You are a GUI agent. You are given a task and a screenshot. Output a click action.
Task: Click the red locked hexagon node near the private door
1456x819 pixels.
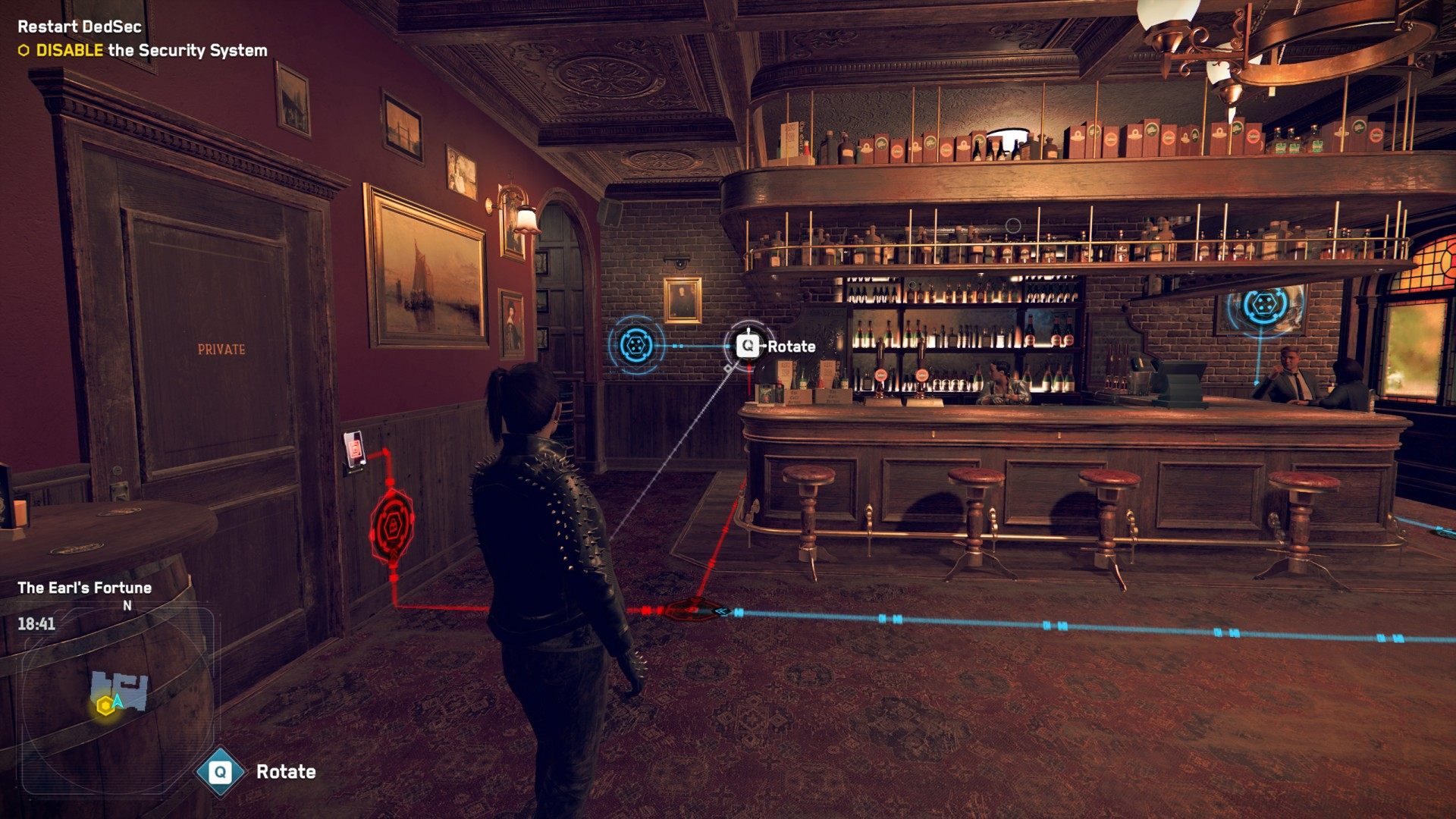pos(392,525)
